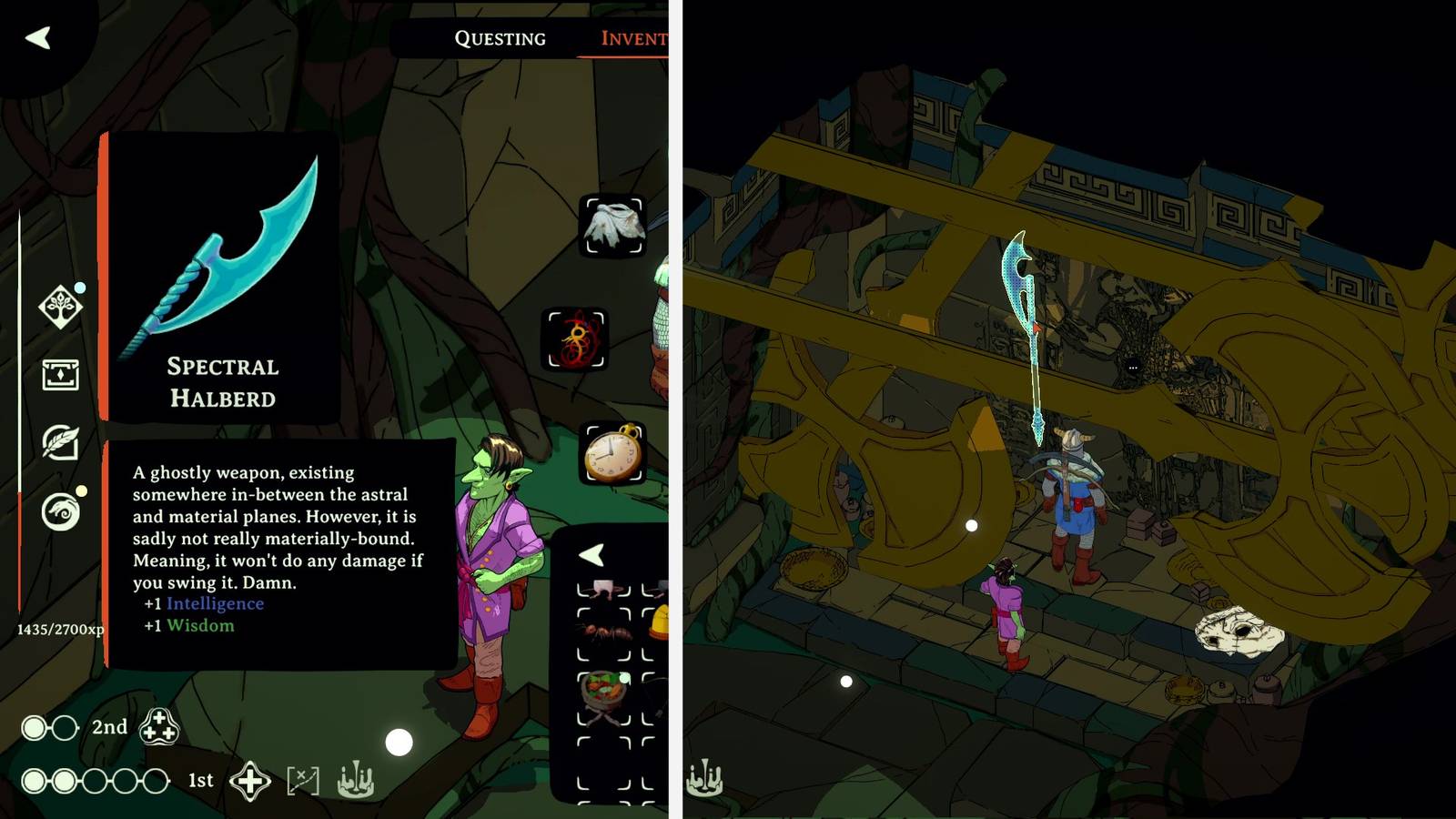Toggle the first pip in the 2nd row
The width and height of the screenshot is (1456, 819).
click(33, 728)
